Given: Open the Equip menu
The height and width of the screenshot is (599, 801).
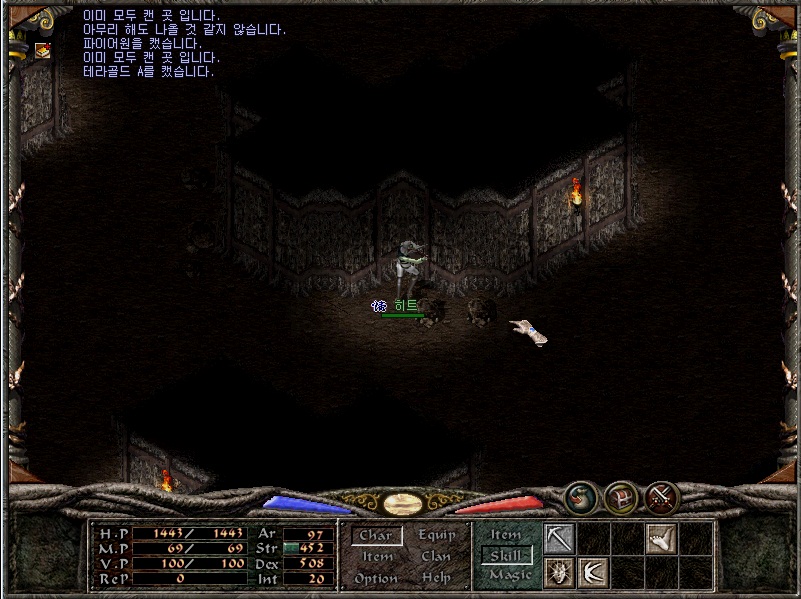Looking at the screenshot, I should pyautogui.click(x=436, y=536).
